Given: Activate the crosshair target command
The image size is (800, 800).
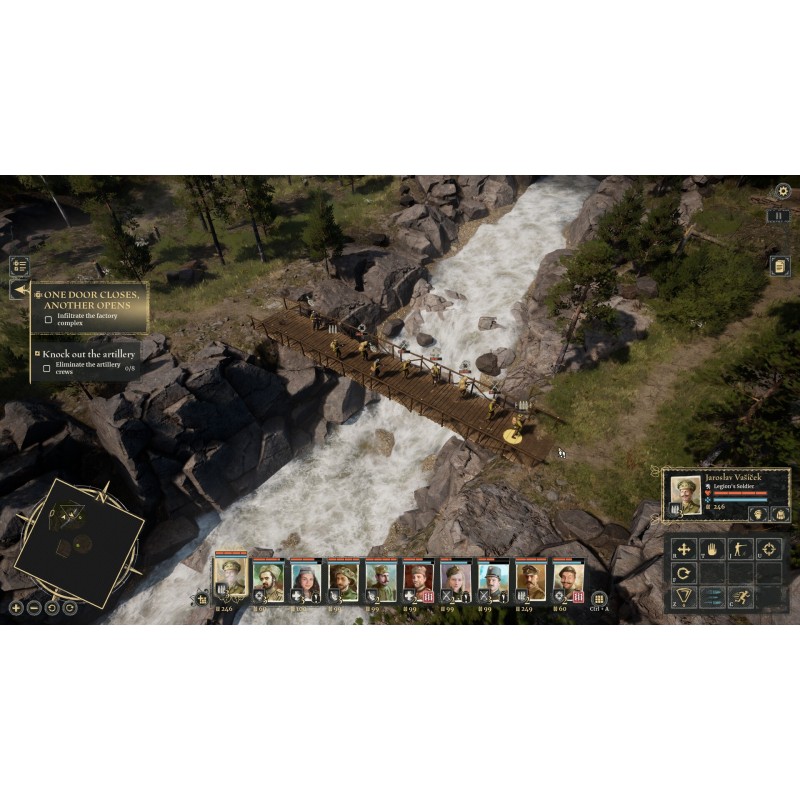Looking at the screenshot, I should (768, 548).
